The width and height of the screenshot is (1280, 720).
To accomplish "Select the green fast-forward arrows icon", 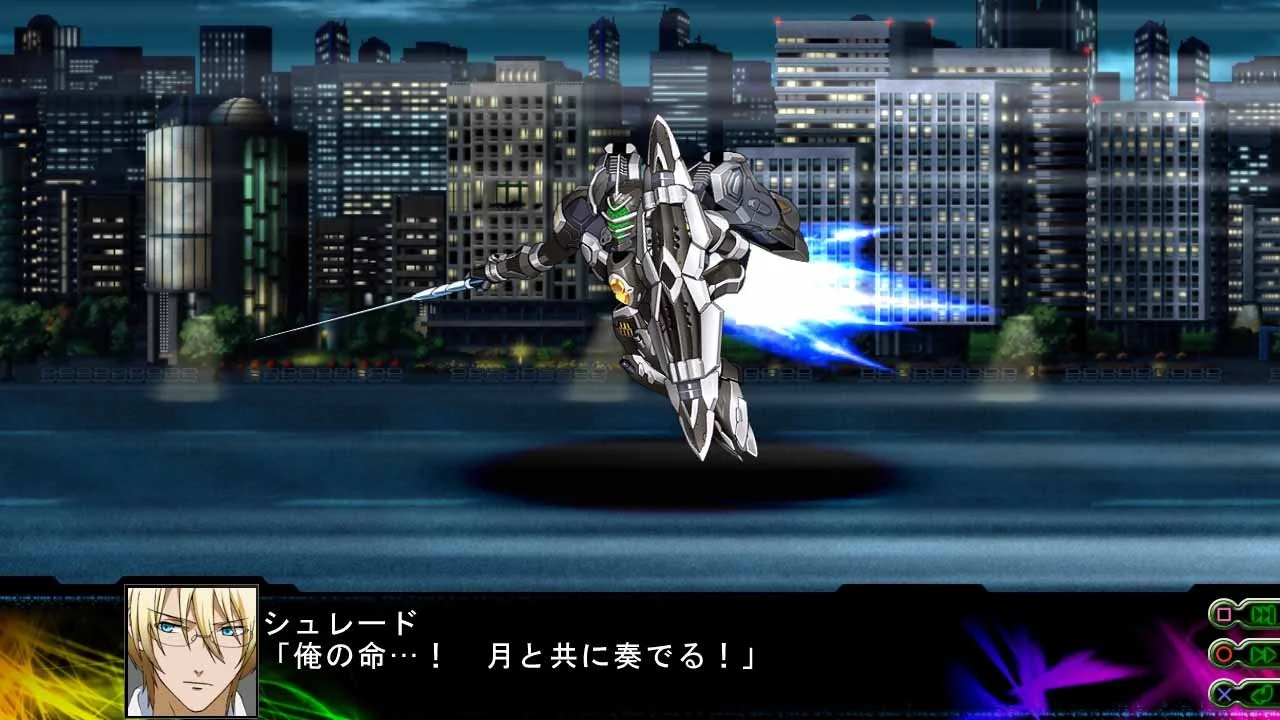I will pyautogui.click(x=1264, y=654).
